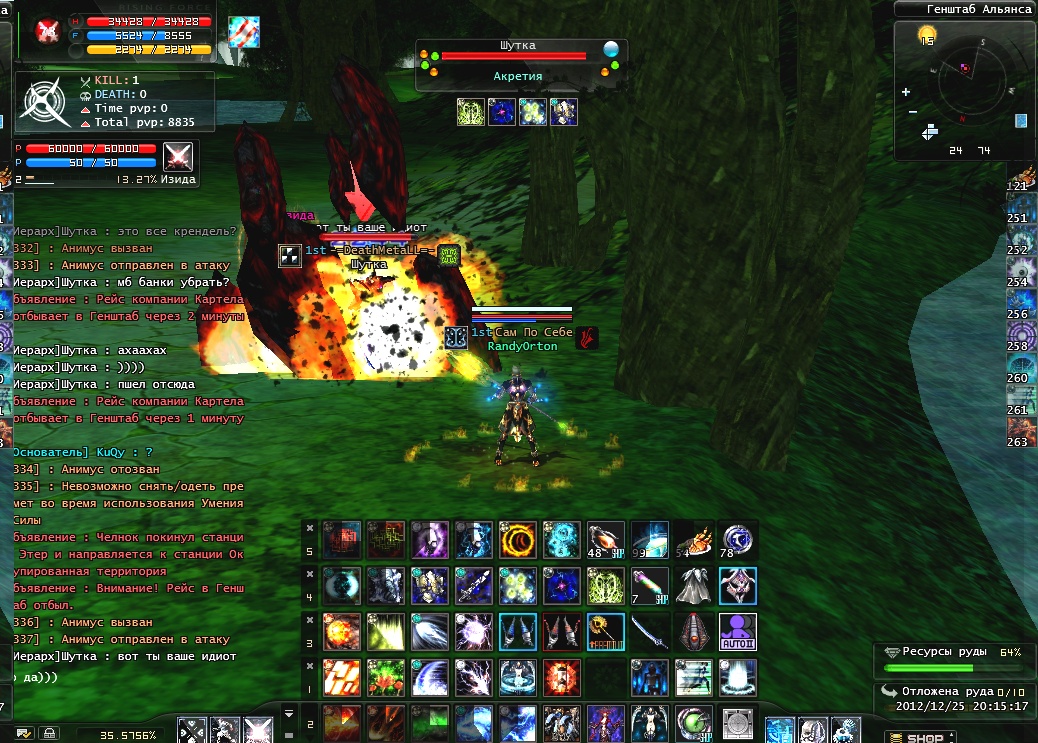Activate the white lightning strike skill
Screen dimensions: 1038x743
coord(474,678)
